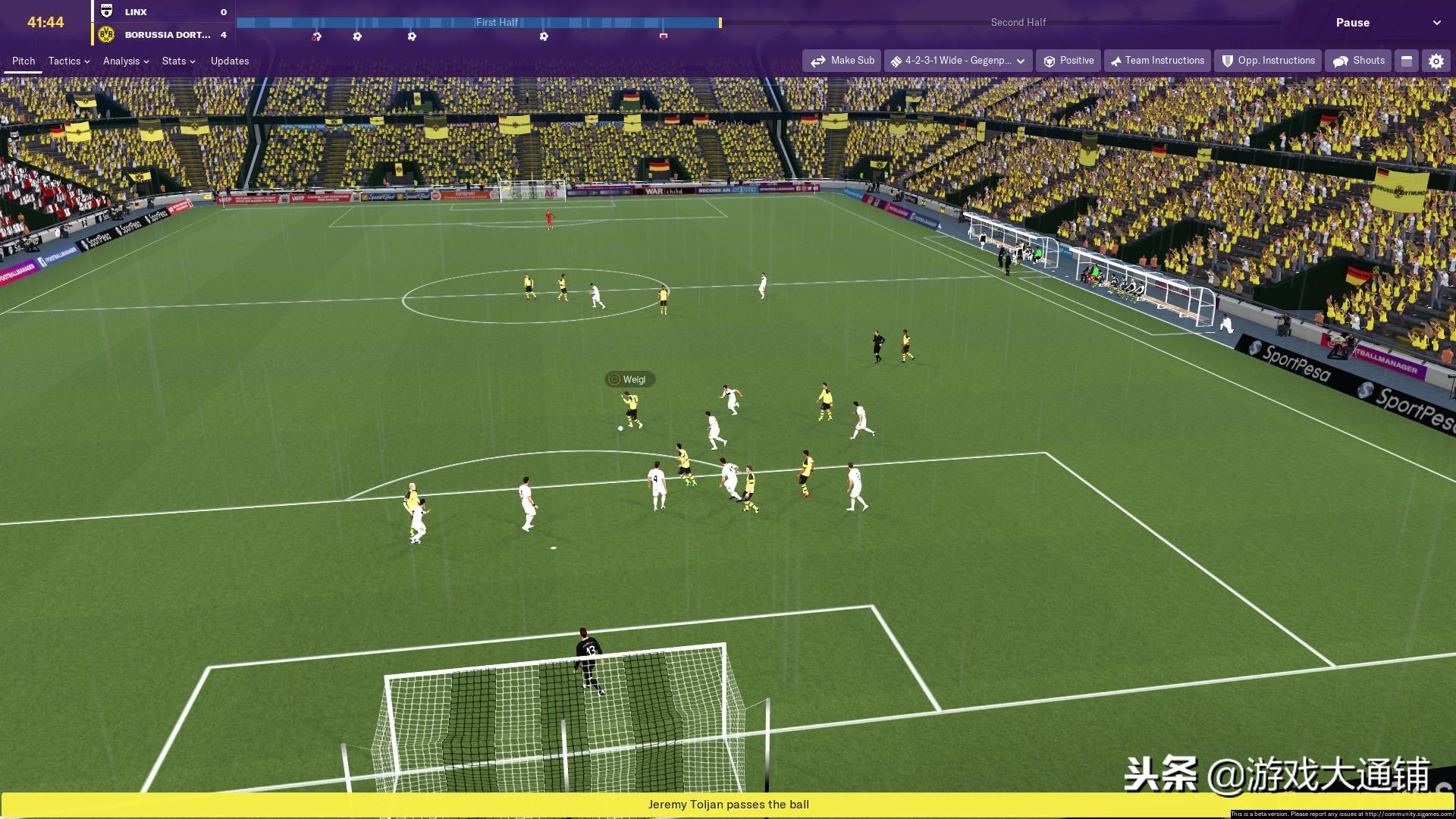Open the Tactics dropdown menu

[x=67, y=61]
